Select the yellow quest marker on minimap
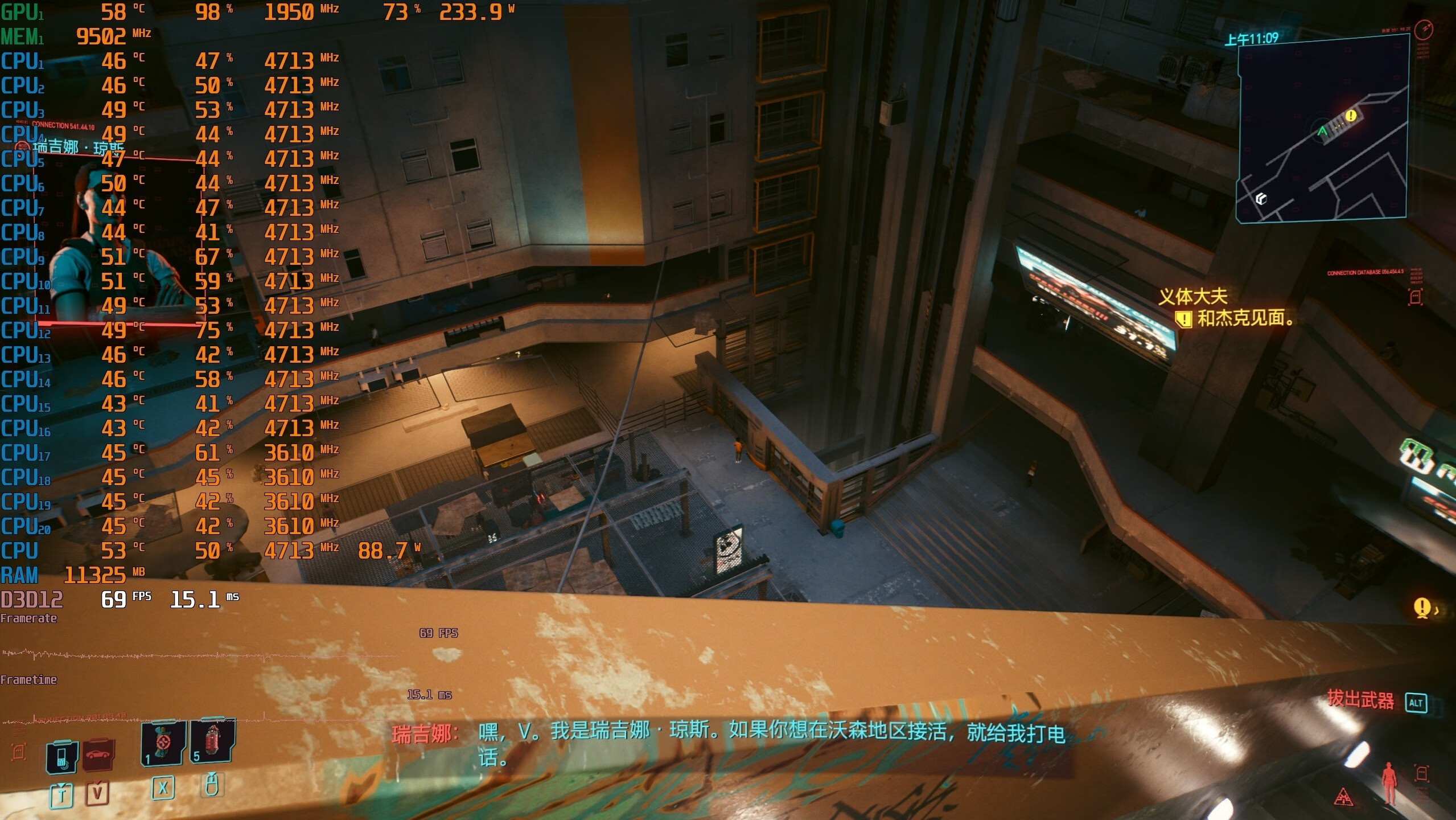This screenshot has height=820, width=1456. [1351, 116]
